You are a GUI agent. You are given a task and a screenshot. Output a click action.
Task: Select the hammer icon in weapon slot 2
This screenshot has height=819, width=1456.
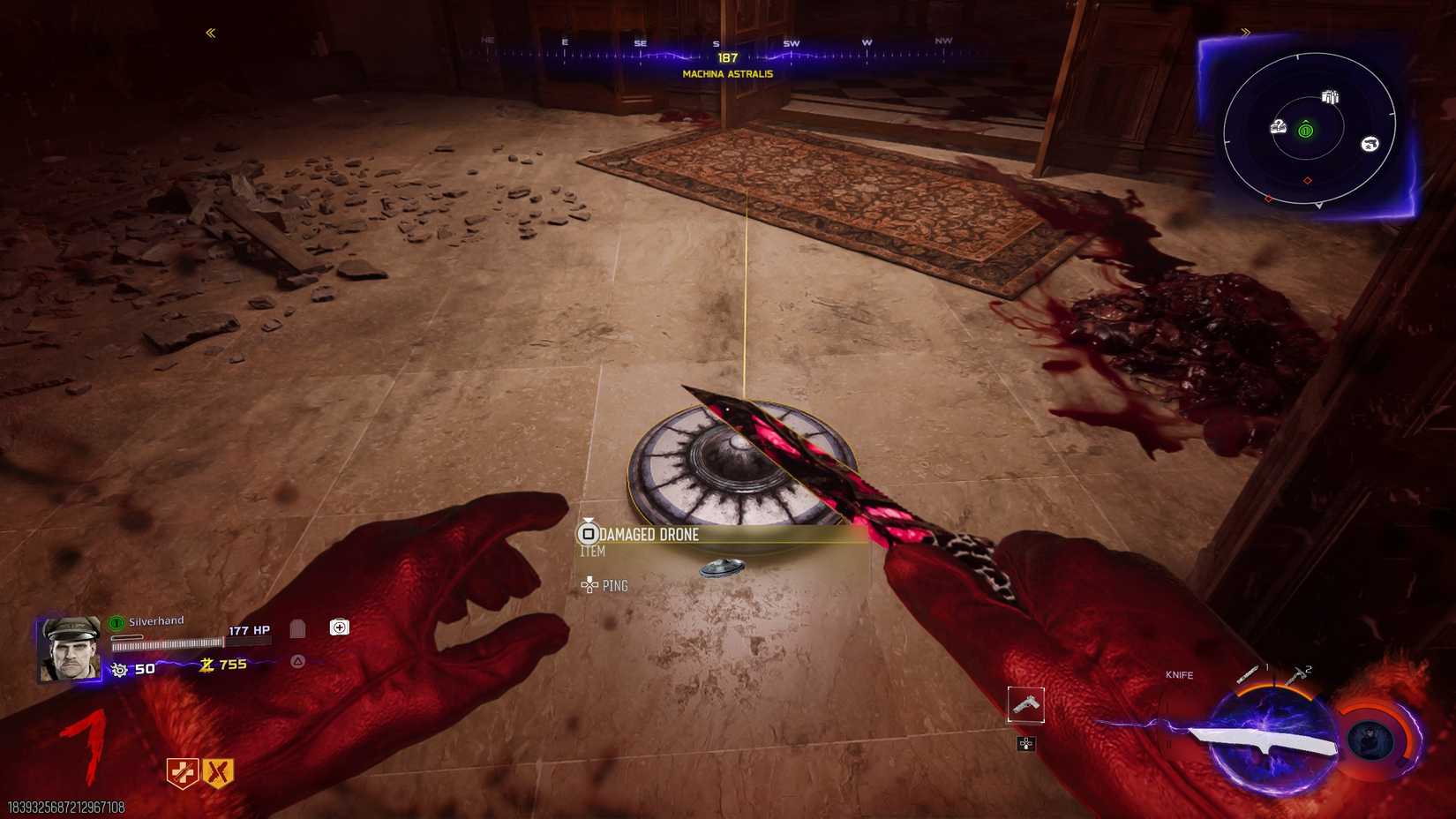(1295, 676)
